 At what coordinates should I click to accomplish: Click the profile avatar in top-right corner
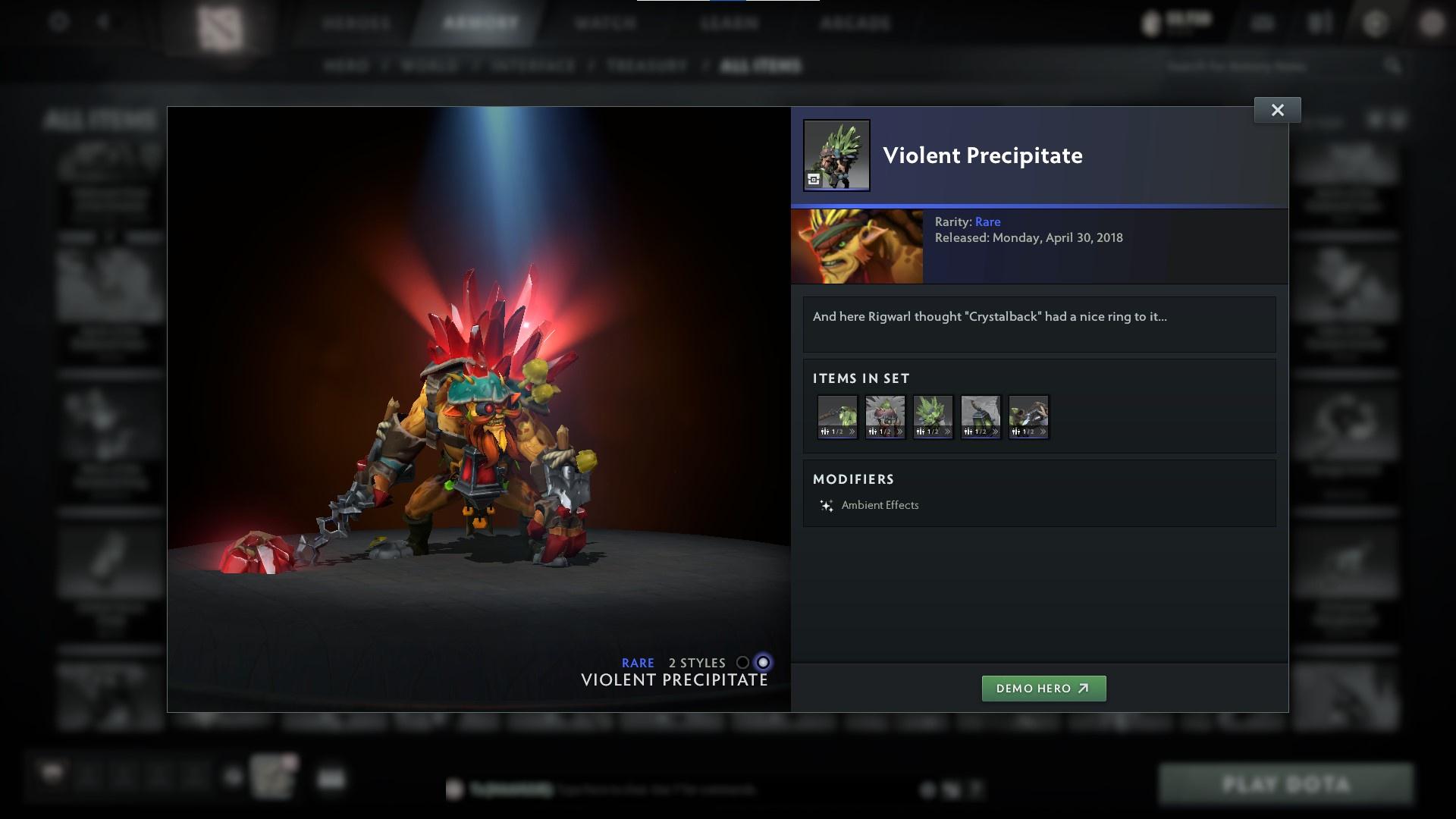[x=1433, y=23]
